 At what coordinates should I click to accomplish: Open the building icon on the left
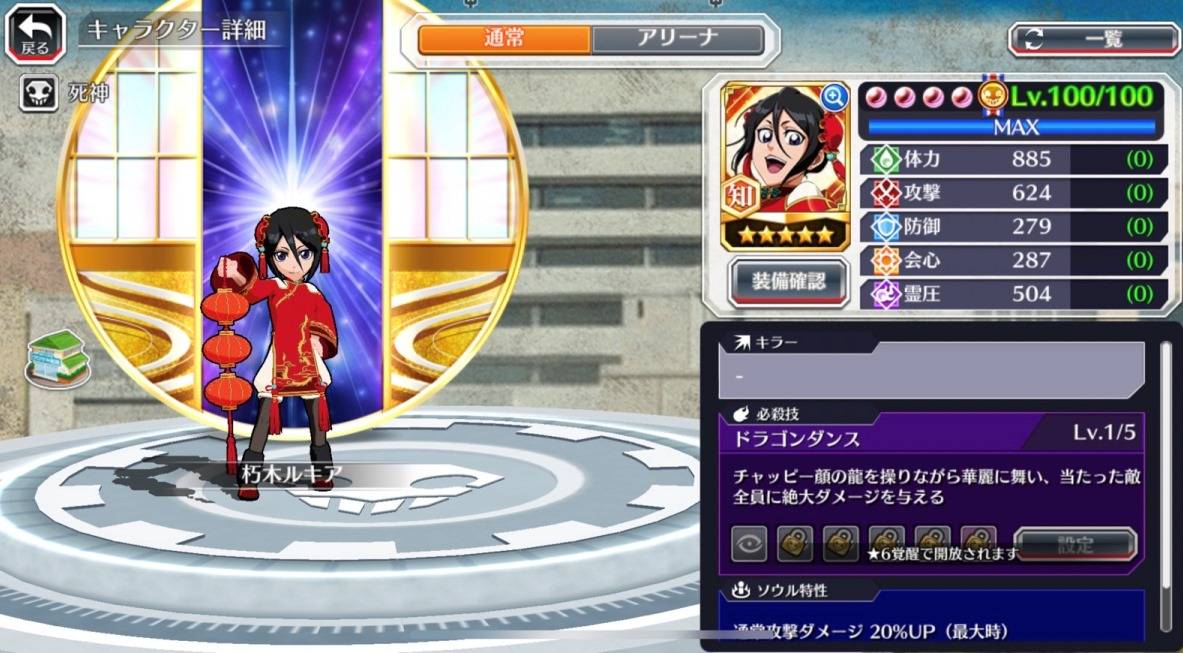(57, 356)
